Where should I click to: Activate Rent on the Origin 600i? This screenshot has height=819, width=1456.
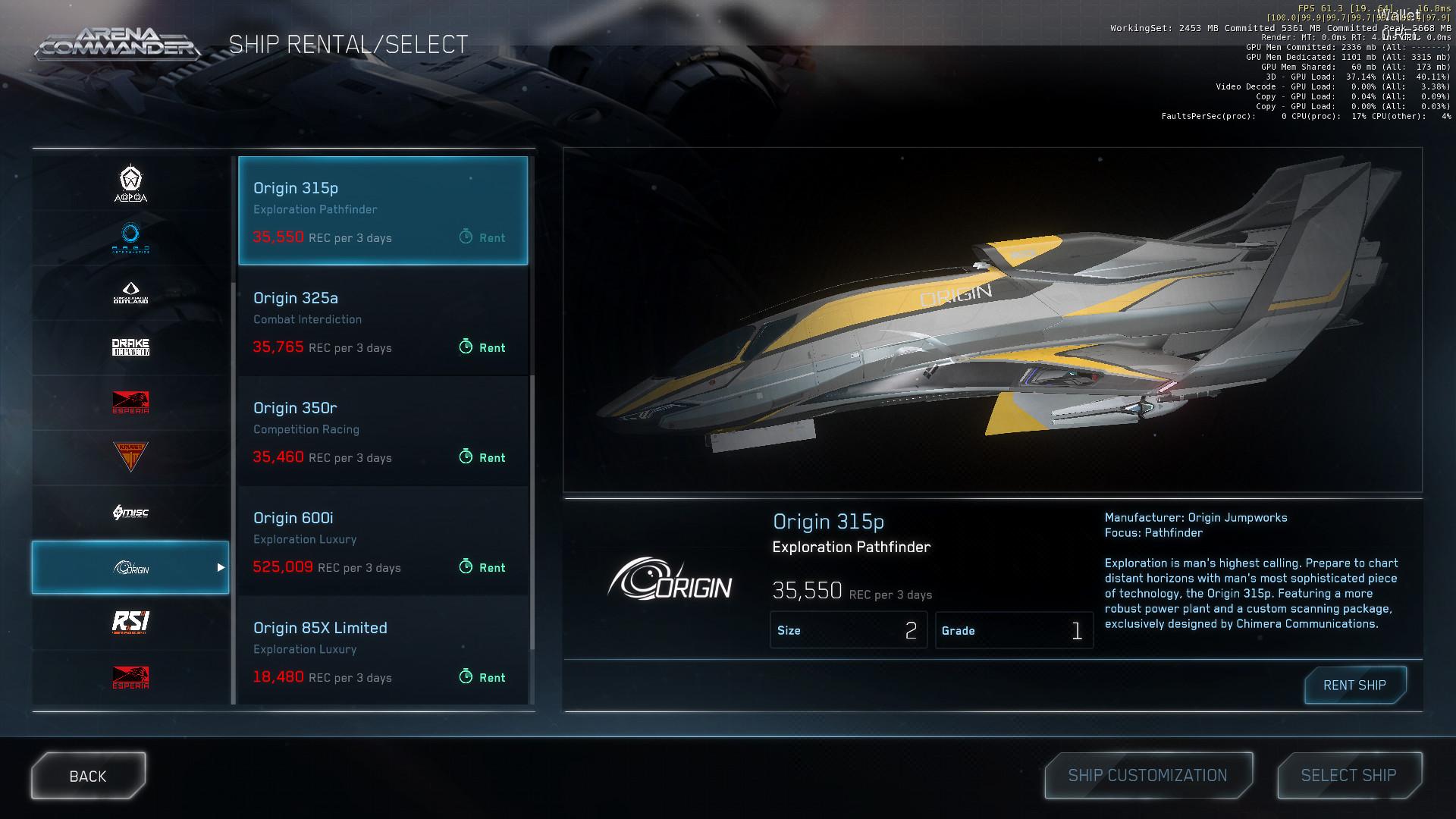(x=482, y=567)
